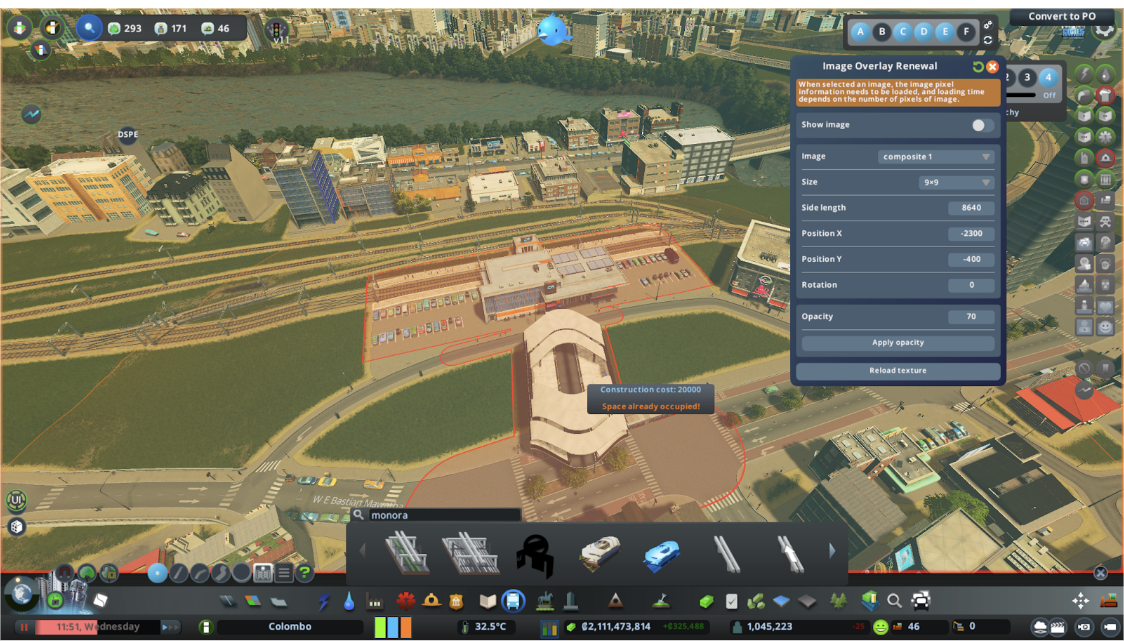Image resolution: width=1124 pixels, height=644 pixels.
Task: Close the Image Overlay Renewal panel
Action: (992, 67)
